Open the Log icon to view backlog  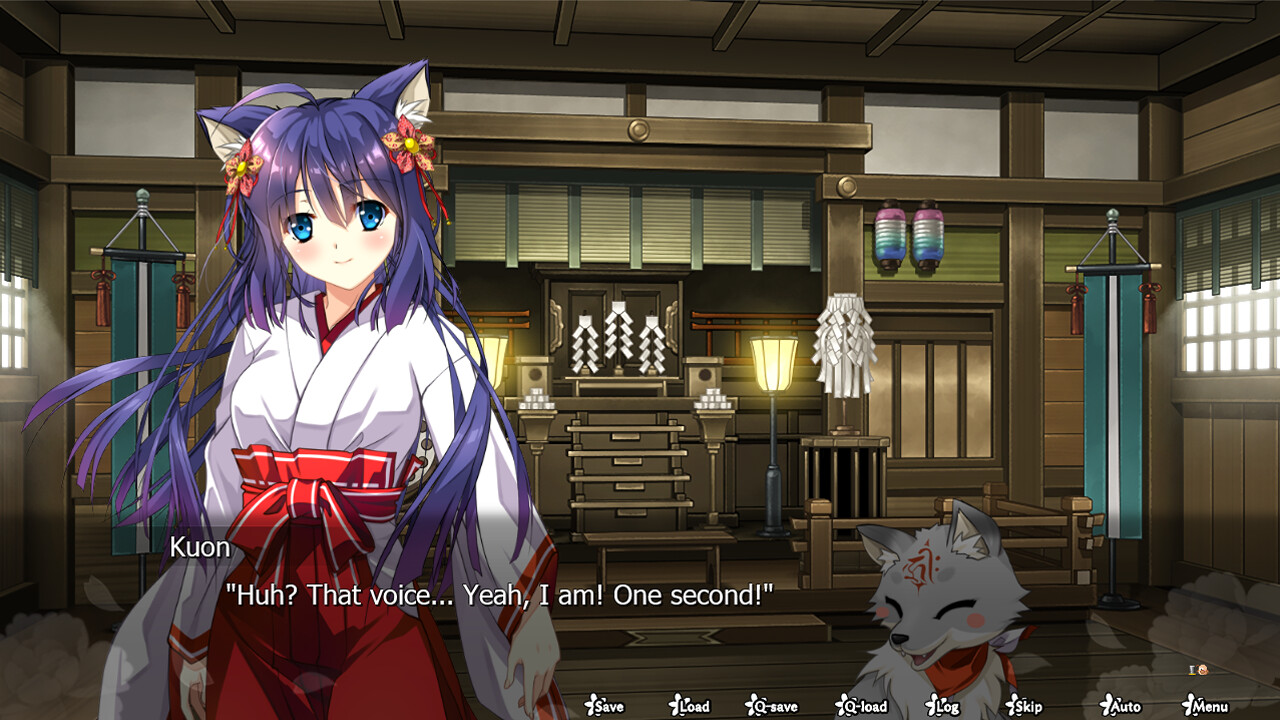click(x=945, y=706)
